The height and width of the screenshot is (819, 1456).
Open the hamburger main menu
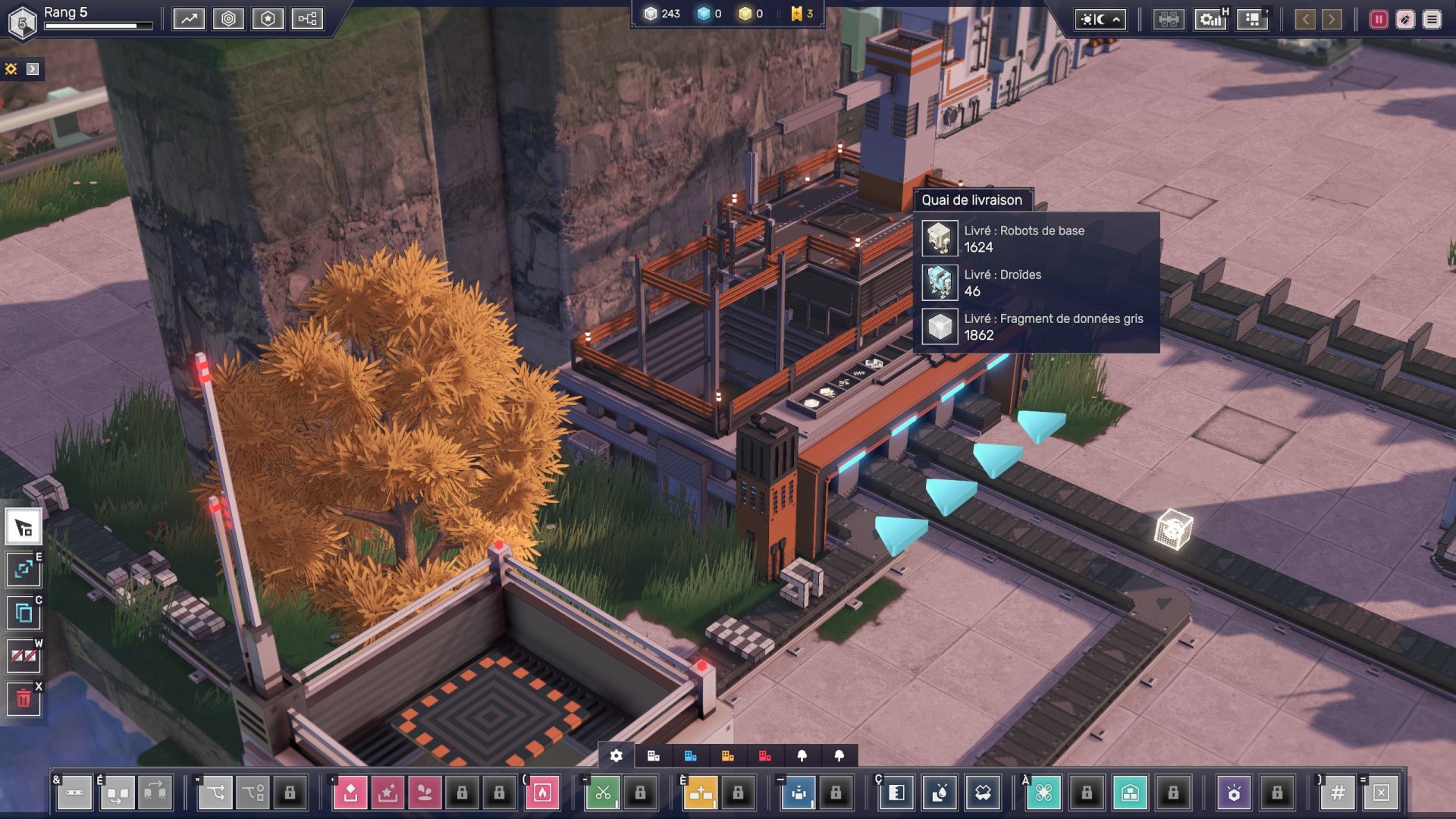(x=1431, y=20)
